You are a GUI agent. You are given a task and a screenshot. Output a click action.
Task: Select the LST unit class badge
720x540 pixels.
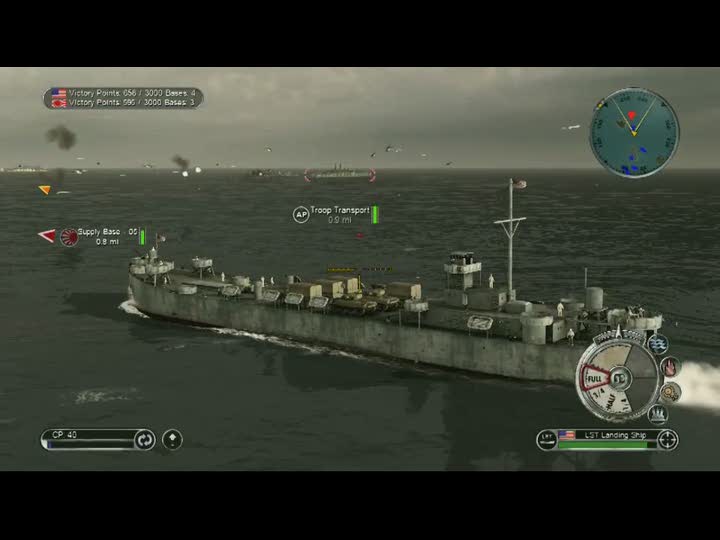[x=546, y=438]
